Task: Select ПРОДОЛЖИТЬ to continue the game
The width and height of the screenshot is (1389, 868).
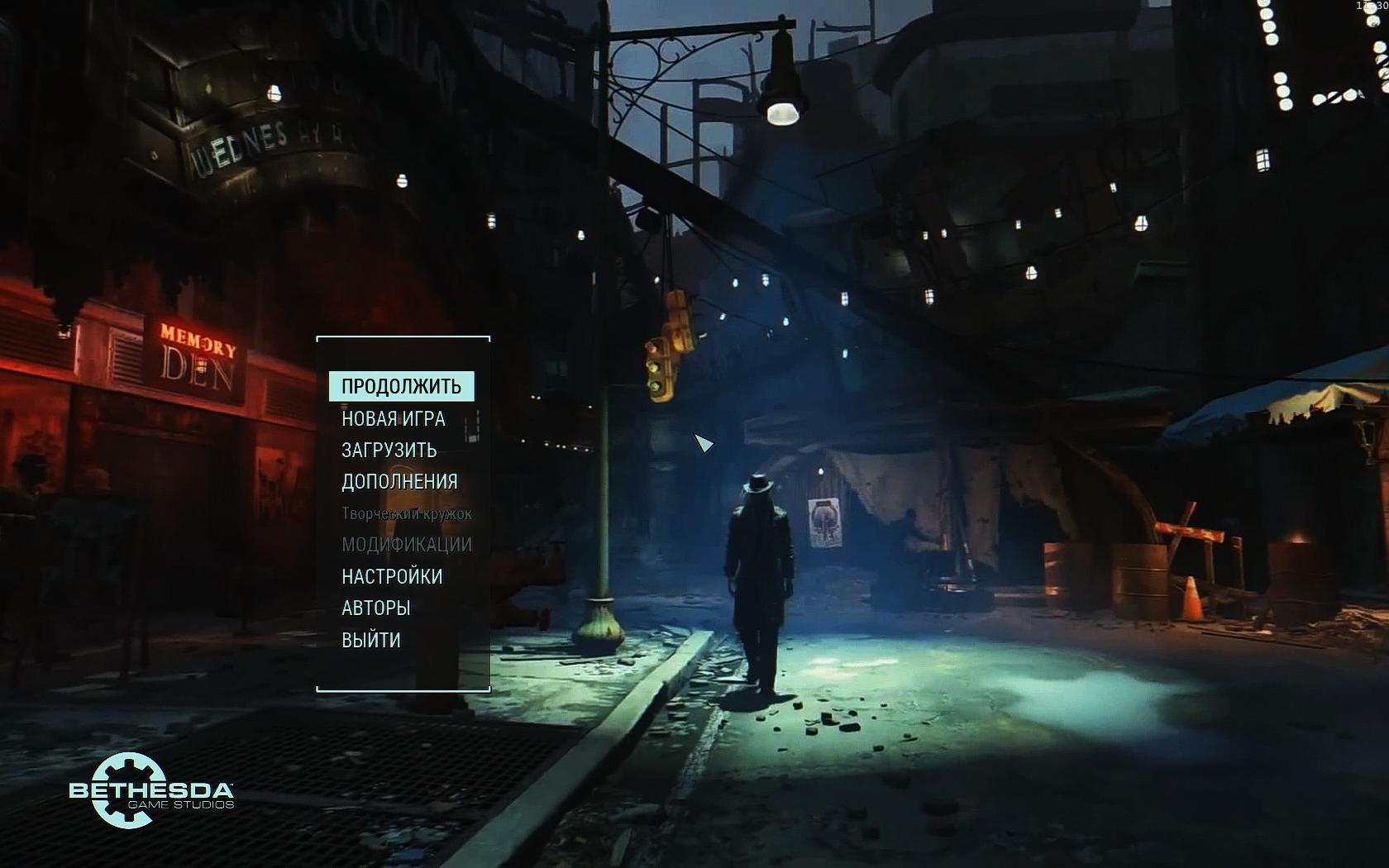Action: (402, 386)
